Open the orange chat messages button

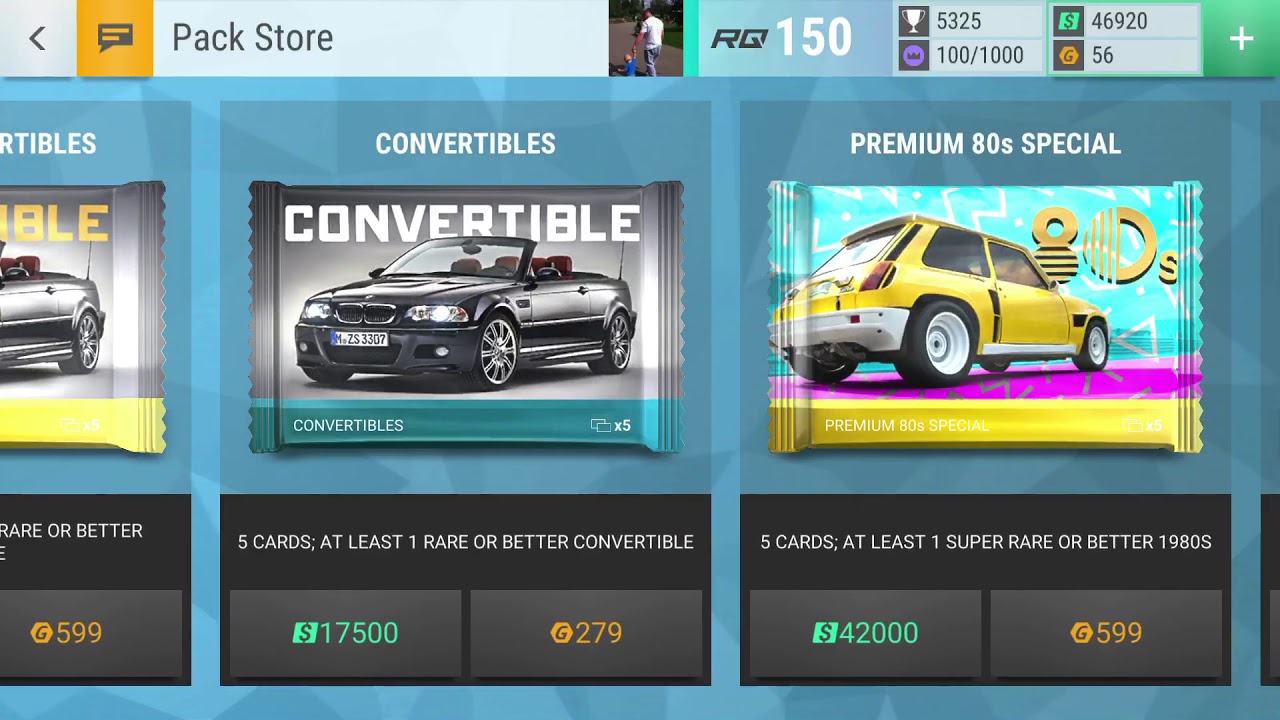[115, 38]
